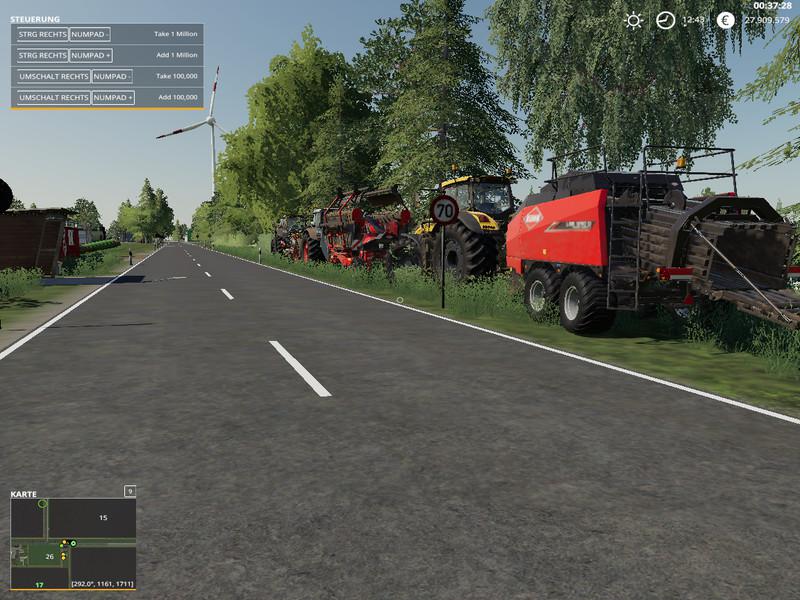Click the sun weather icon

coord(633,20)
